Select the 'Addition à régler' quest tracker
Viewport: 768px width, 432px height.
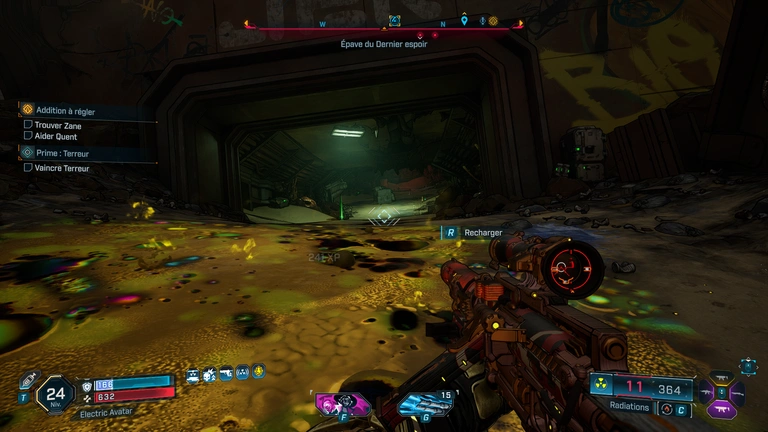[66, 110]
